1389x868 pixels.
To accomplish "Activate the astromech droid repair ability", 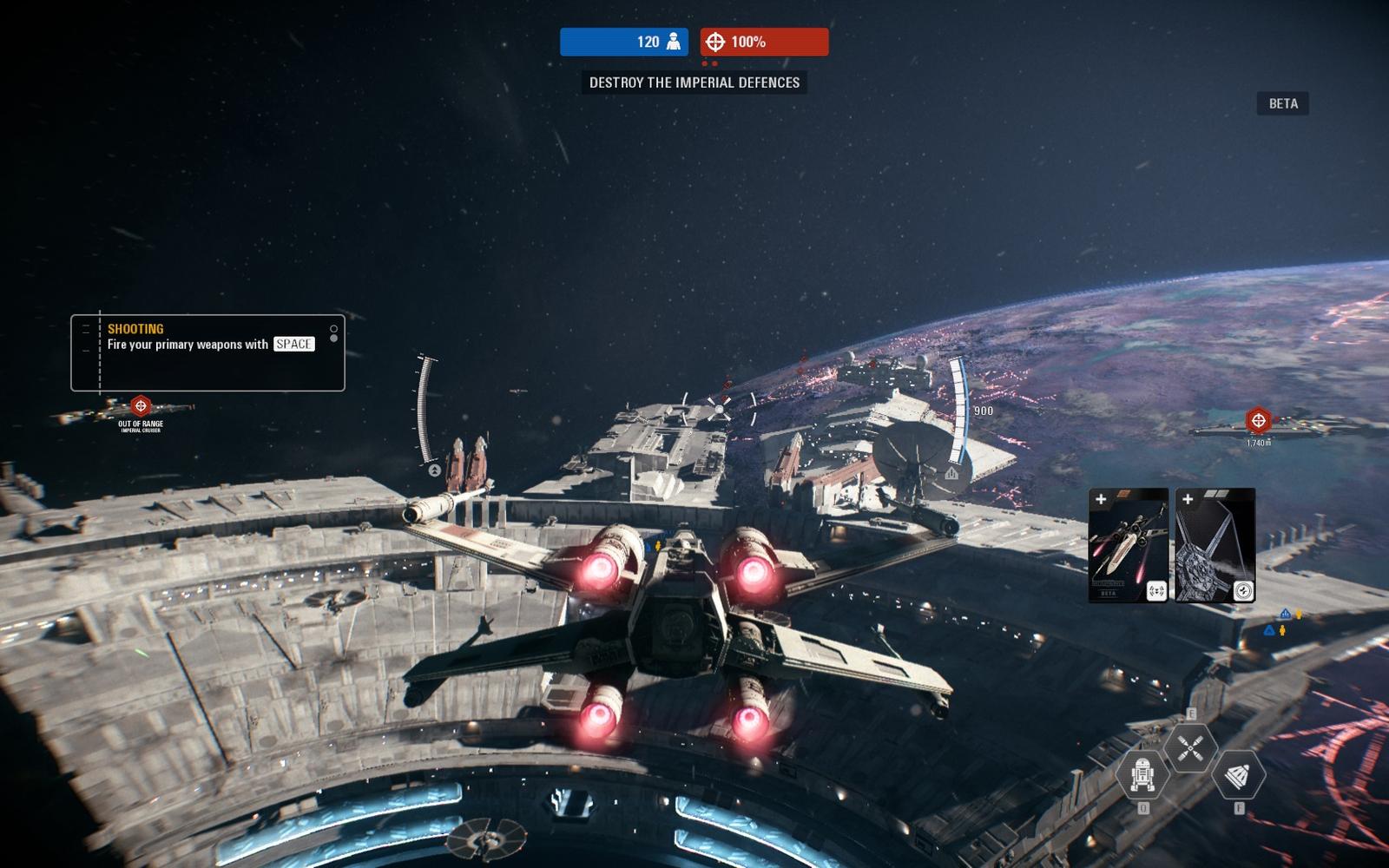I will point(1142,774).
